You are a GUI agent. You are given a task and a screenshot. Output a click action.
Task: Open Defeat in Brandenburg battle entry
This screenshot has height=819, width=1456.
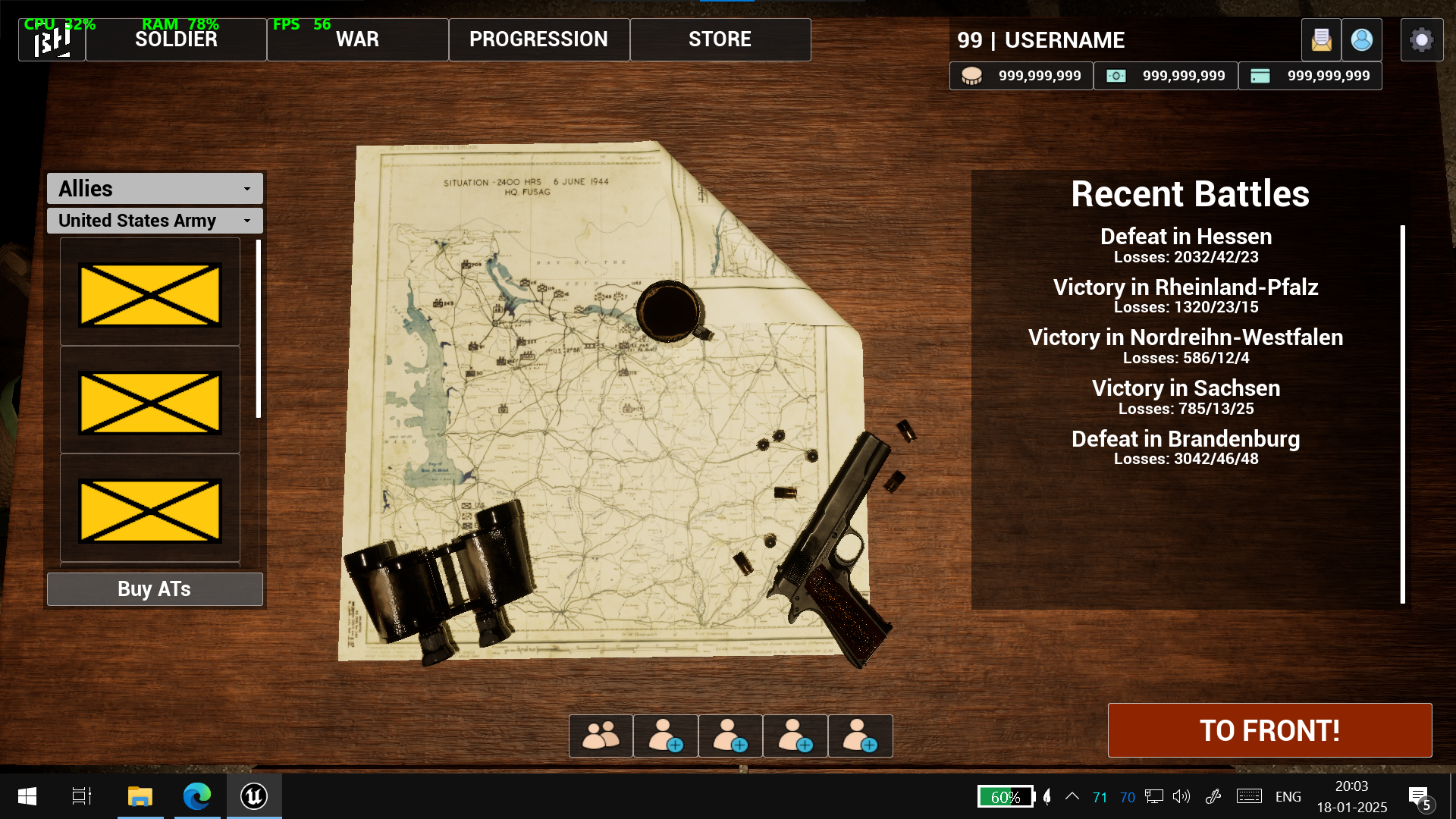(1185, 447)
